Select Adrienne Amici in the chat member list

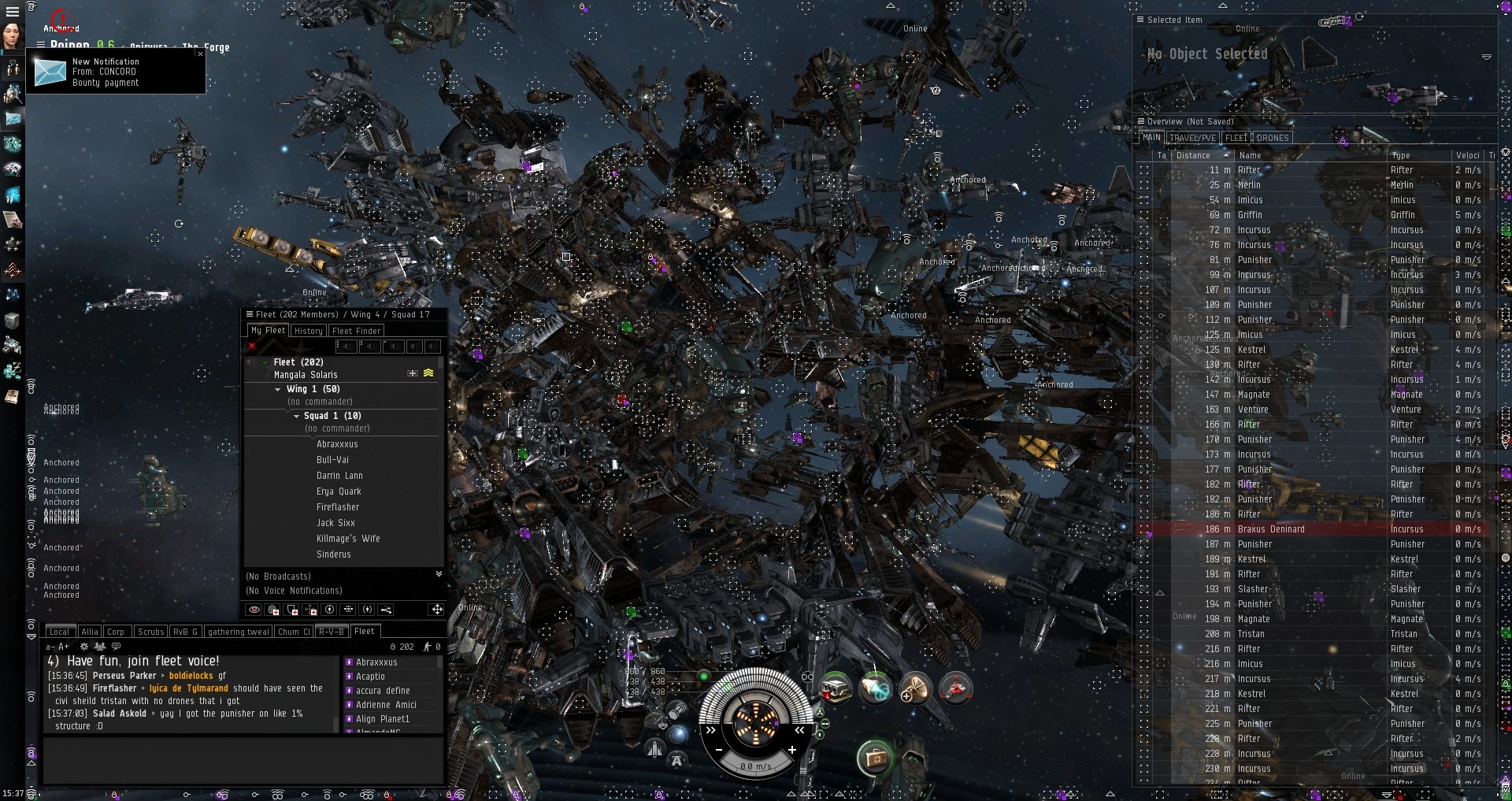coord(386,705)
